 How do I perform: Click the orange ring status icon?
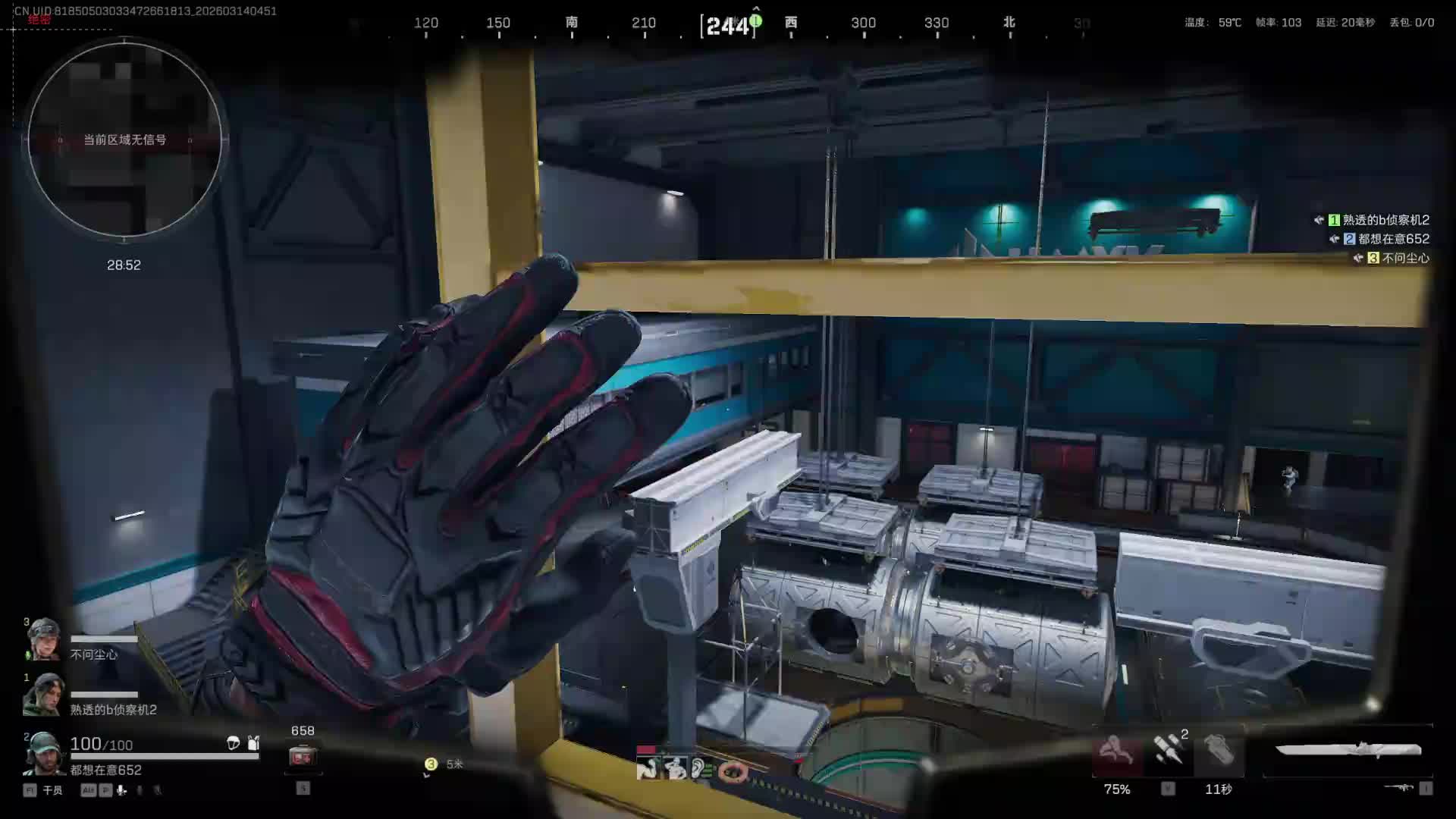point(733,772)
